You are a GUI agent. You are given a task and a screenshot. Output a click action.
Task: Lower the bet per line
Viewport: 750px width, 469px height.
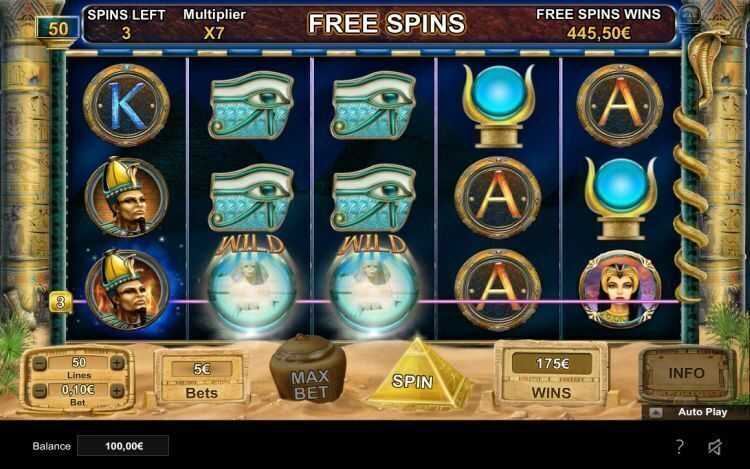(40, 390)
